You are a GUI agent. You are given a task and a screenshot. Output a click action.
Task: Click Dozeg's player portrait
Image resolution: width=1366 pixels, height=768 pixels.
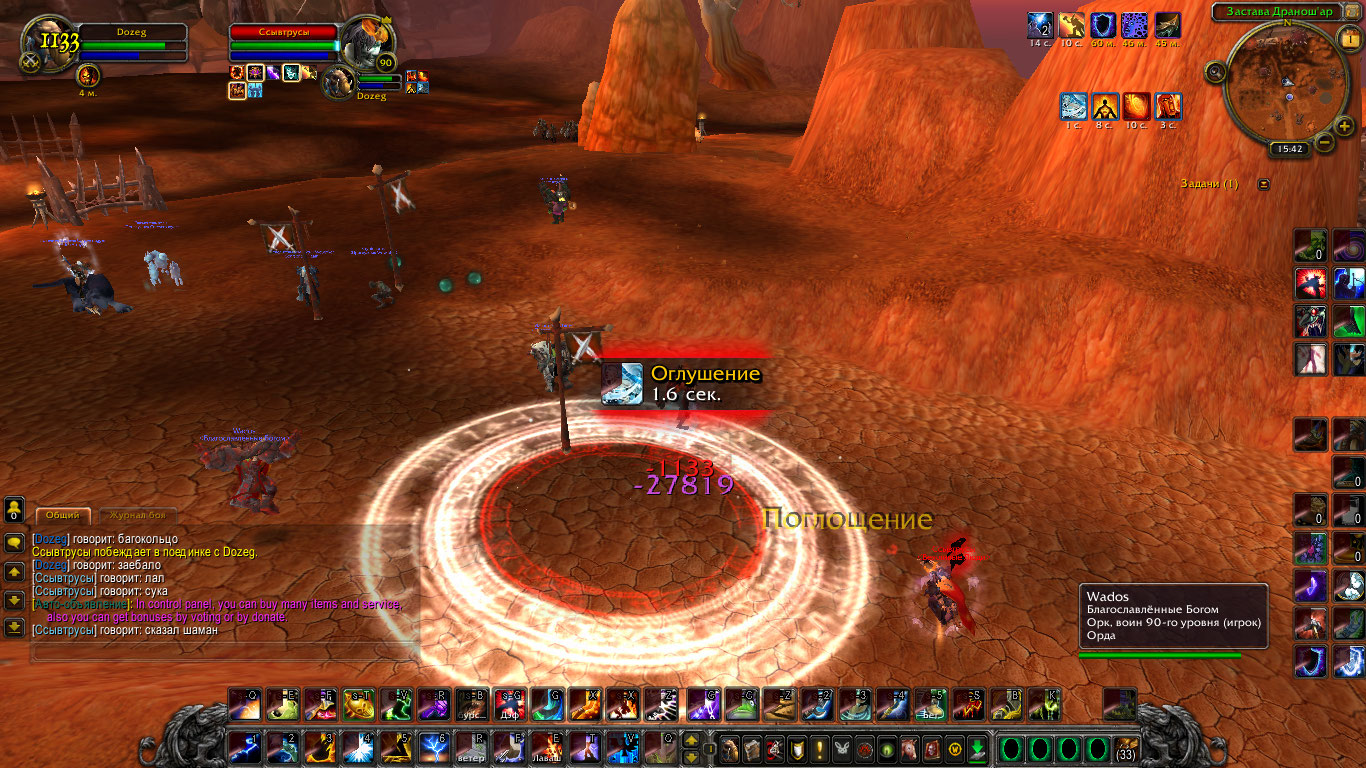(x=48, y=46)
